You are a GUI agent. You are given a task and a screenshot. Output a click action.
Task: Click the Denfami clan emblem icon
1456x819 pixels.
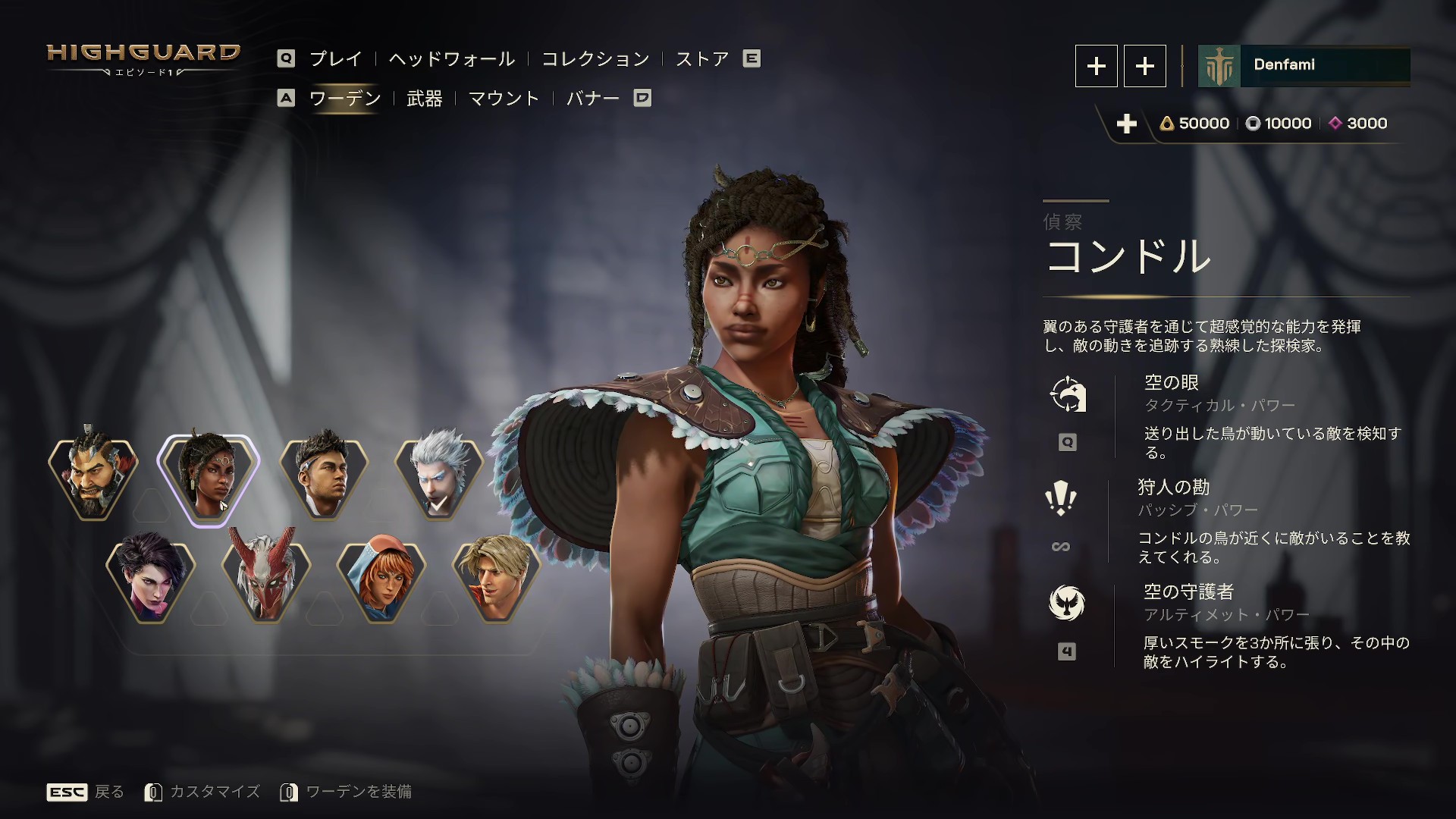pyautogui.click(x=1219, y=66)
